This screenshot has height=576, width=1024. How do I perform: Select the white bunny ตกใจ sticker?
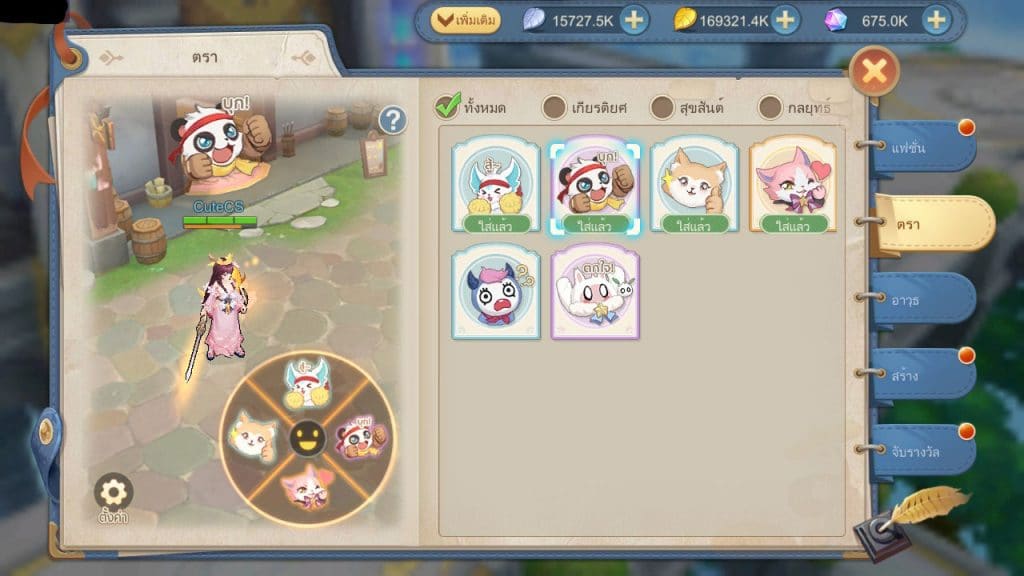point(595,291)
